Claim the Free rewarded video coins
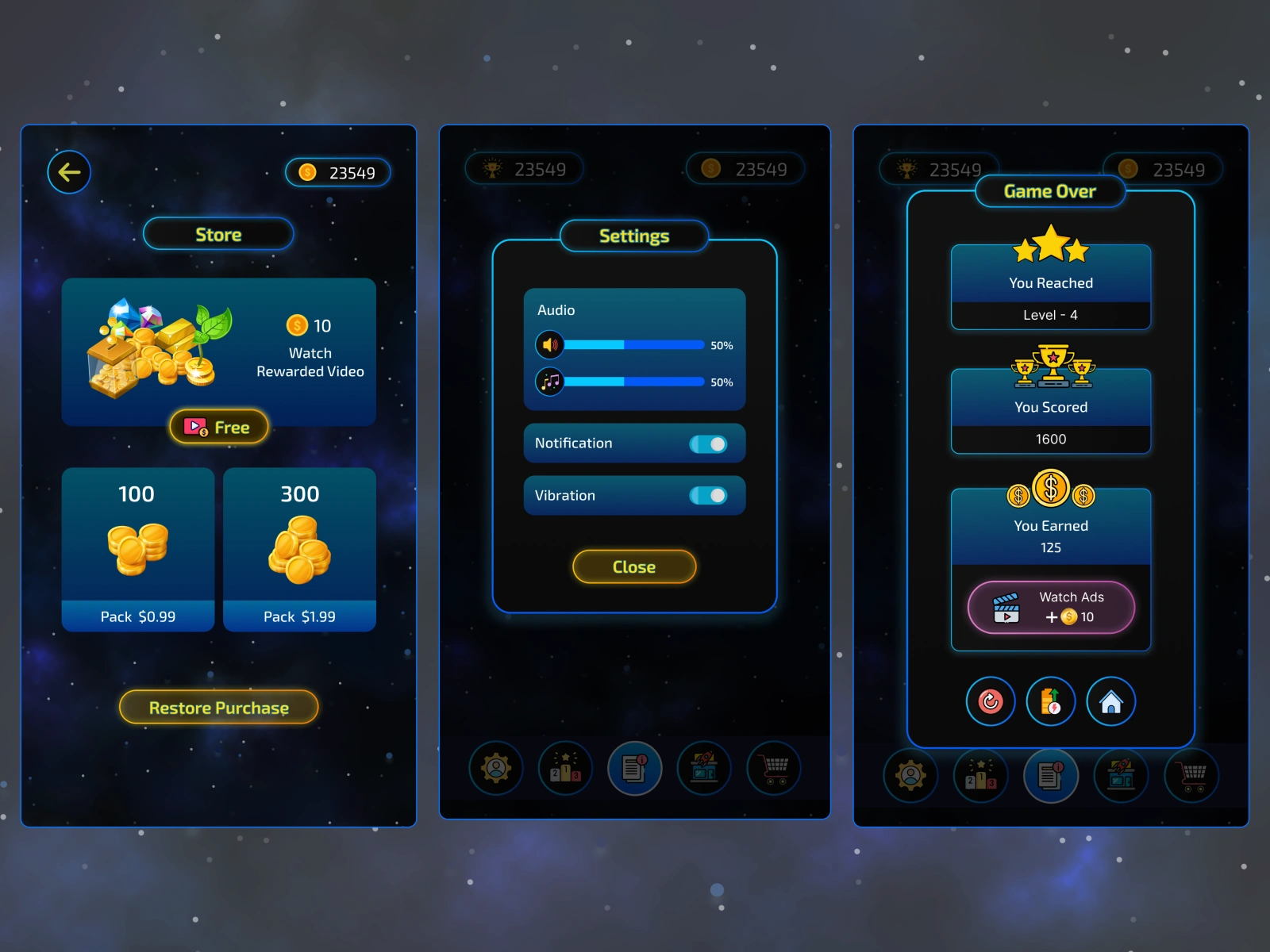1270x952 pixels. [219, 427]
